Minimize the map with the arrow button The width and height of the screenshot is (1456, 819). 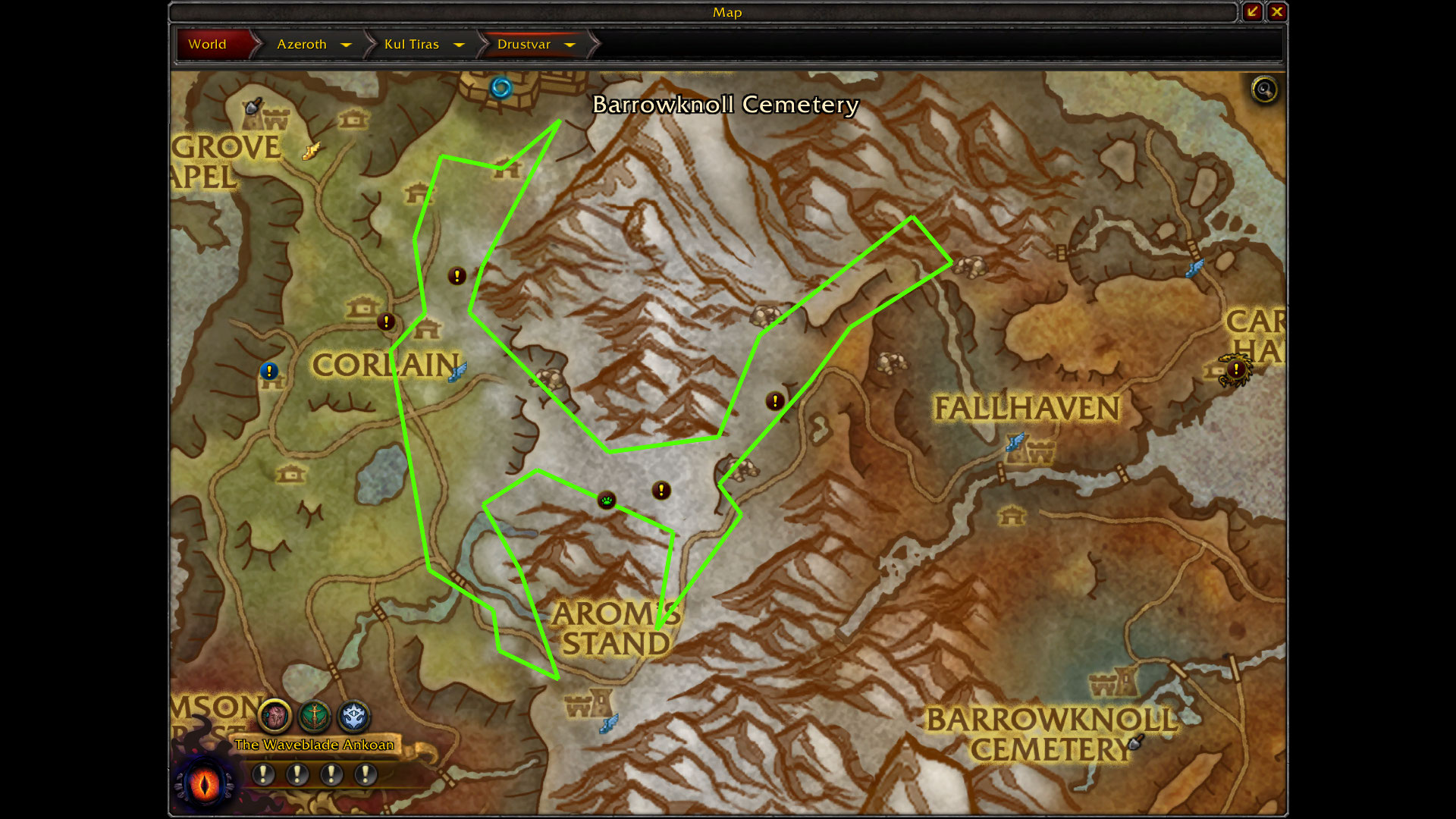point(1252,11)
